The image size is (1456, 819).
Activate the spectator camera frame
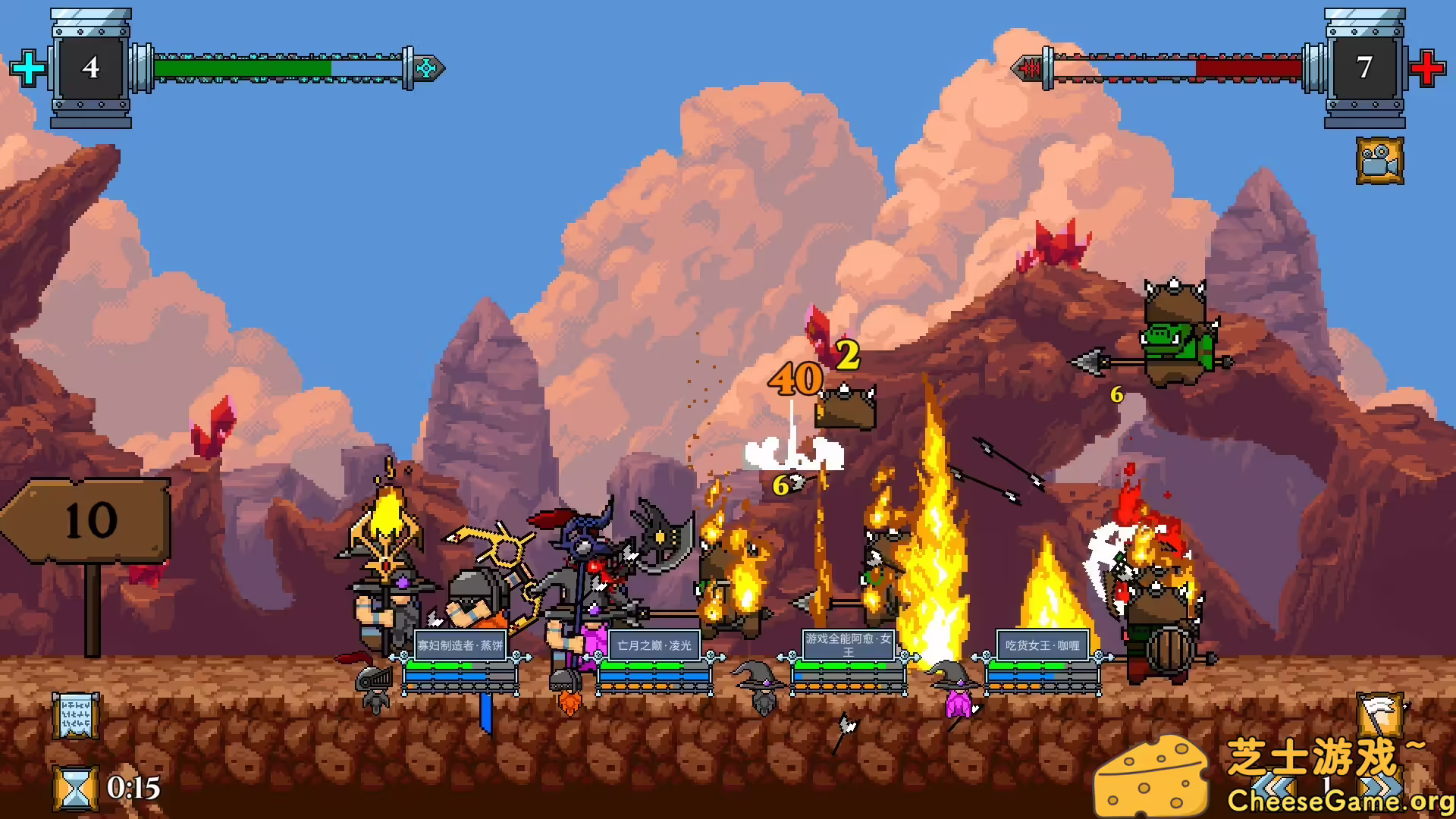point(1382,160)
